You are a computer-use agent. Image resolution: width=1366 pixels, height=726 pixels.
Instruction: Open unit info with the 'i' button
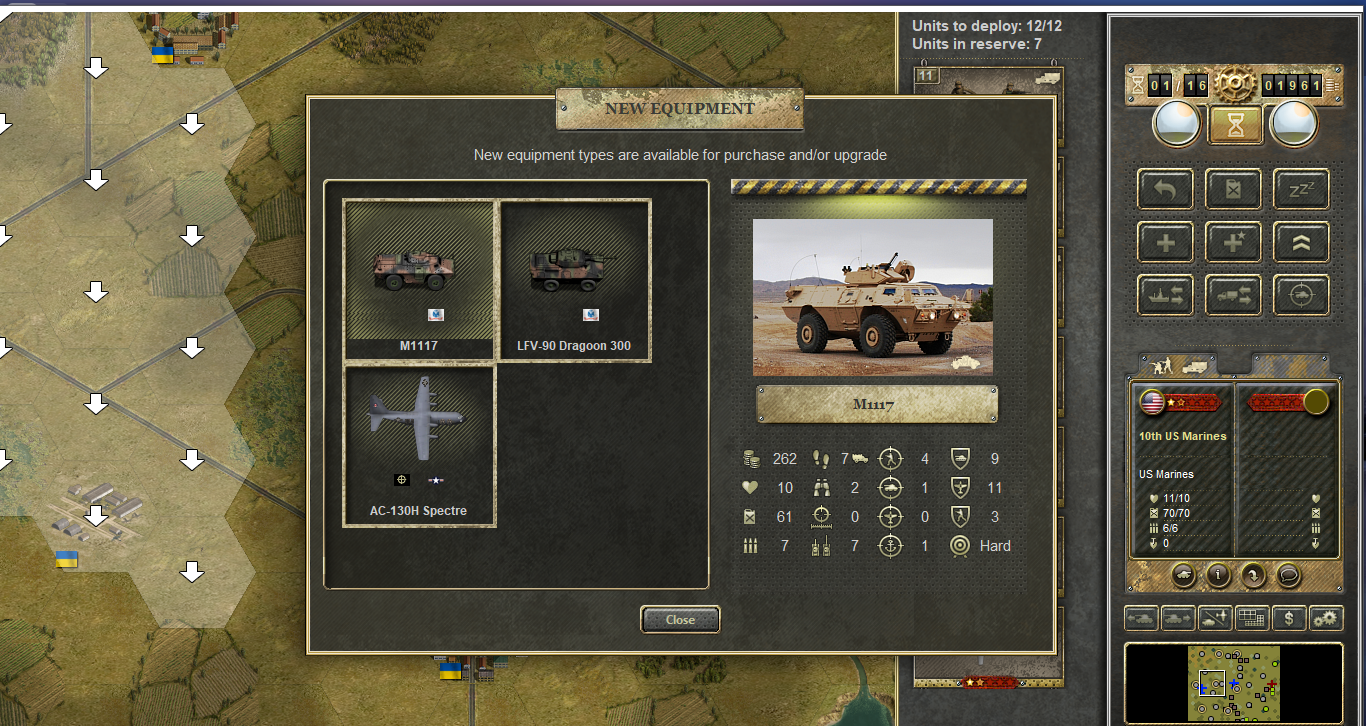pos(1217,575)
